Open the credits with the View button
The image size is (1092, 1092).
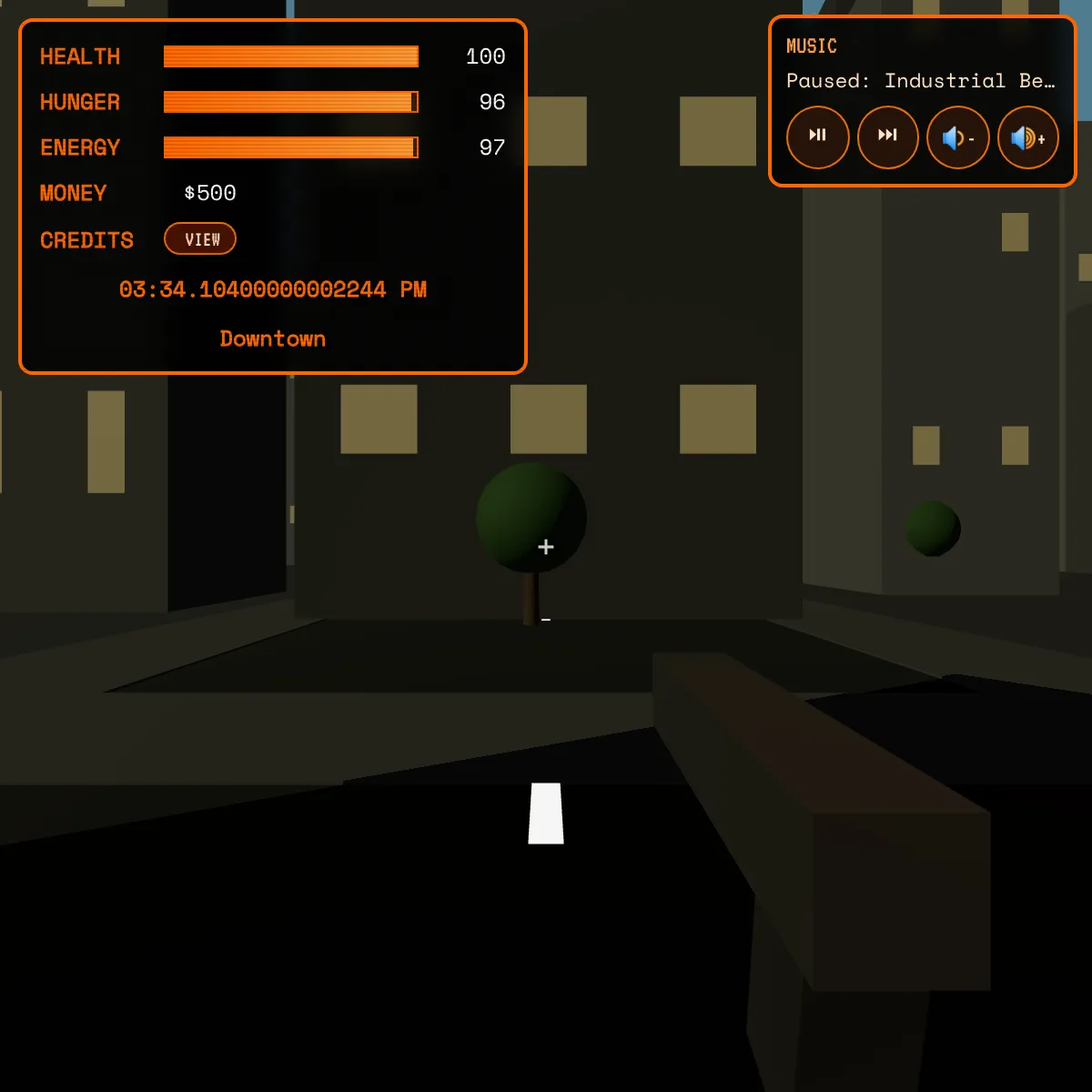click(200, 239)
